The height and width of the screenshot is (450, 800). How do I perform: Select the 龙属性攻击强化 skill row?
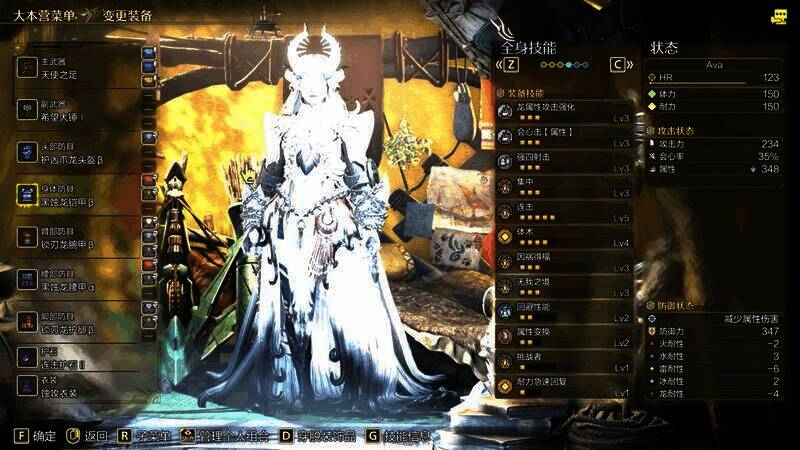[x=565, y=112]
